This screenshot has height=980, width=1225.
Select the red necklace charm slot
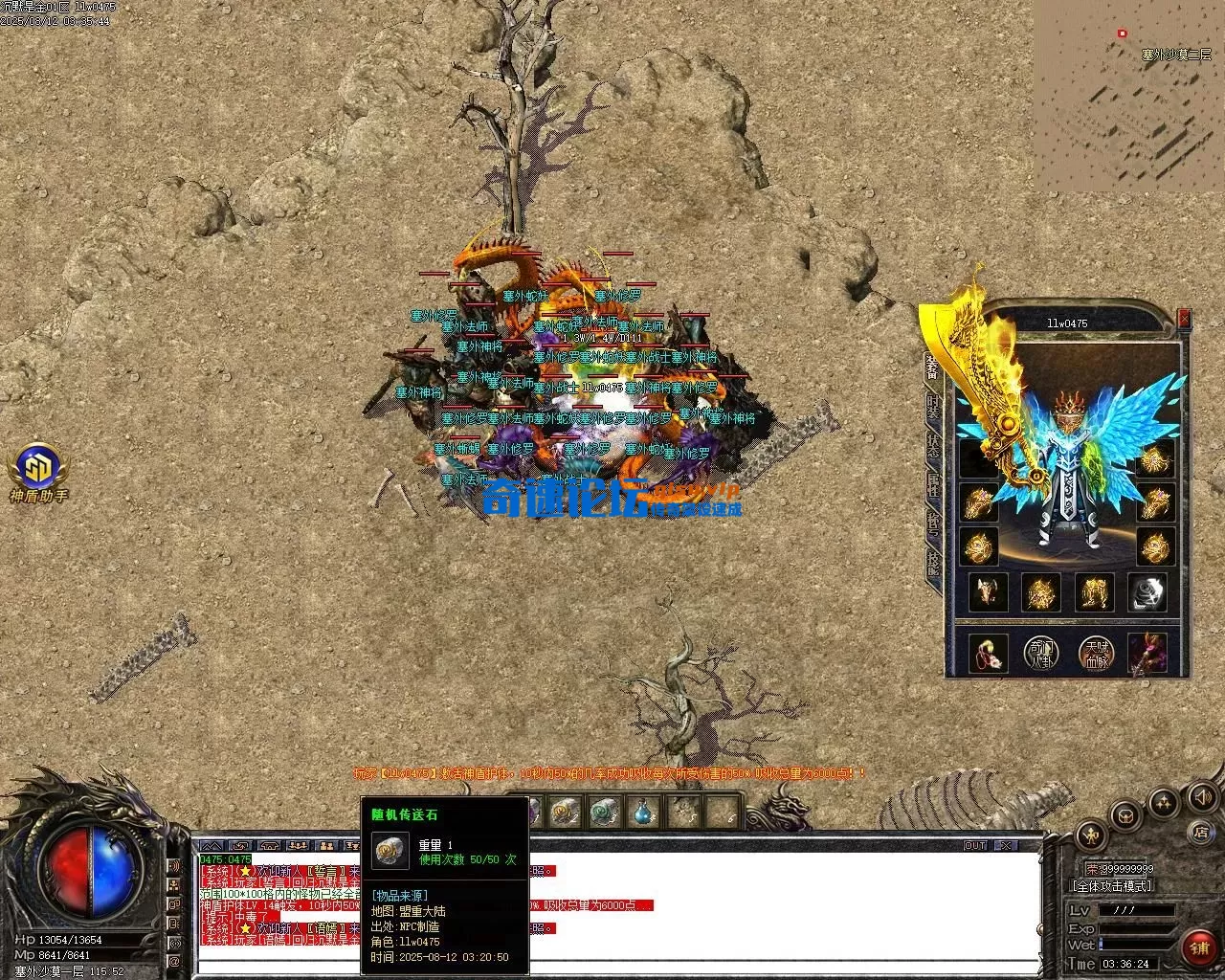tap(987, 652)
